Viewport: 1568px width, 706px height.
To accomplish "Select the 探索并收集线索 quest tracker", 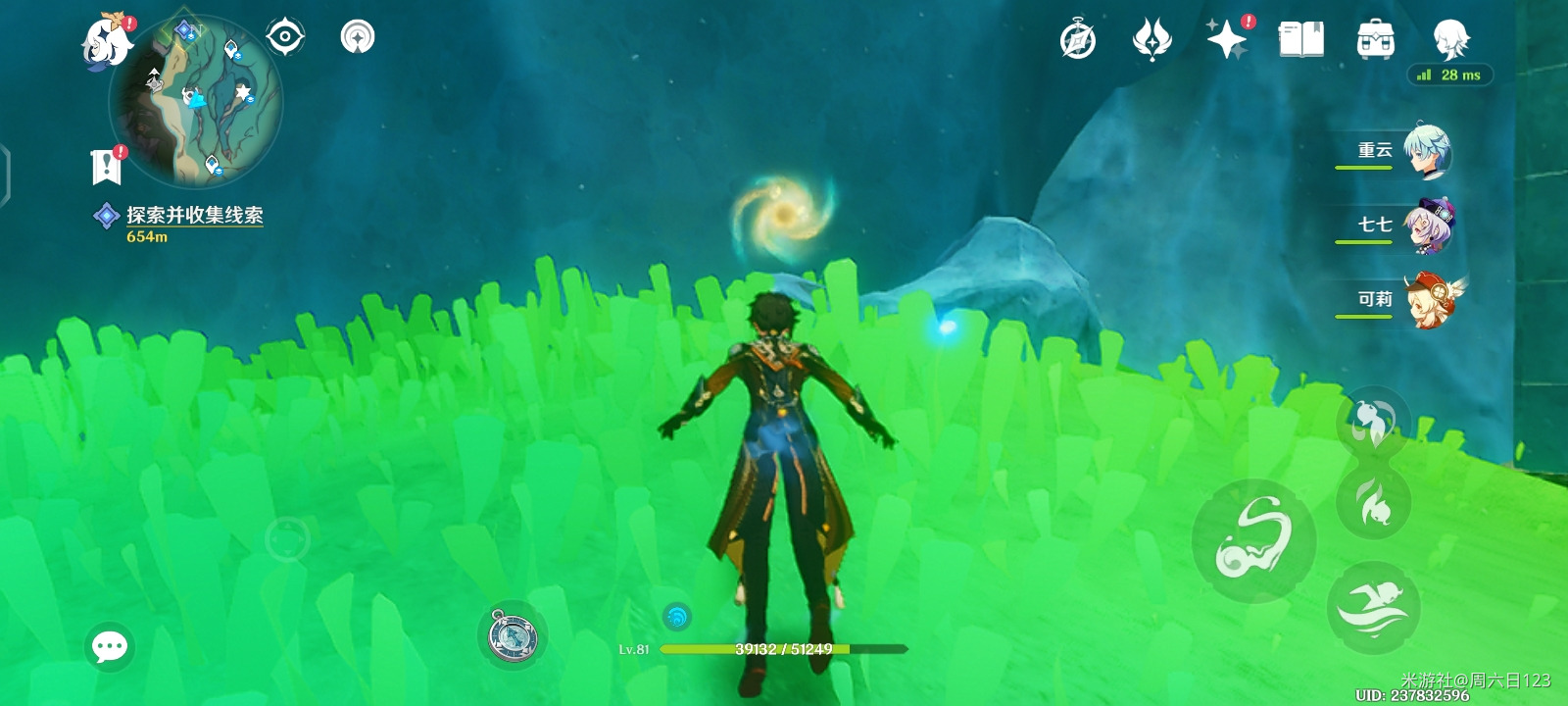I will (194, 216).
